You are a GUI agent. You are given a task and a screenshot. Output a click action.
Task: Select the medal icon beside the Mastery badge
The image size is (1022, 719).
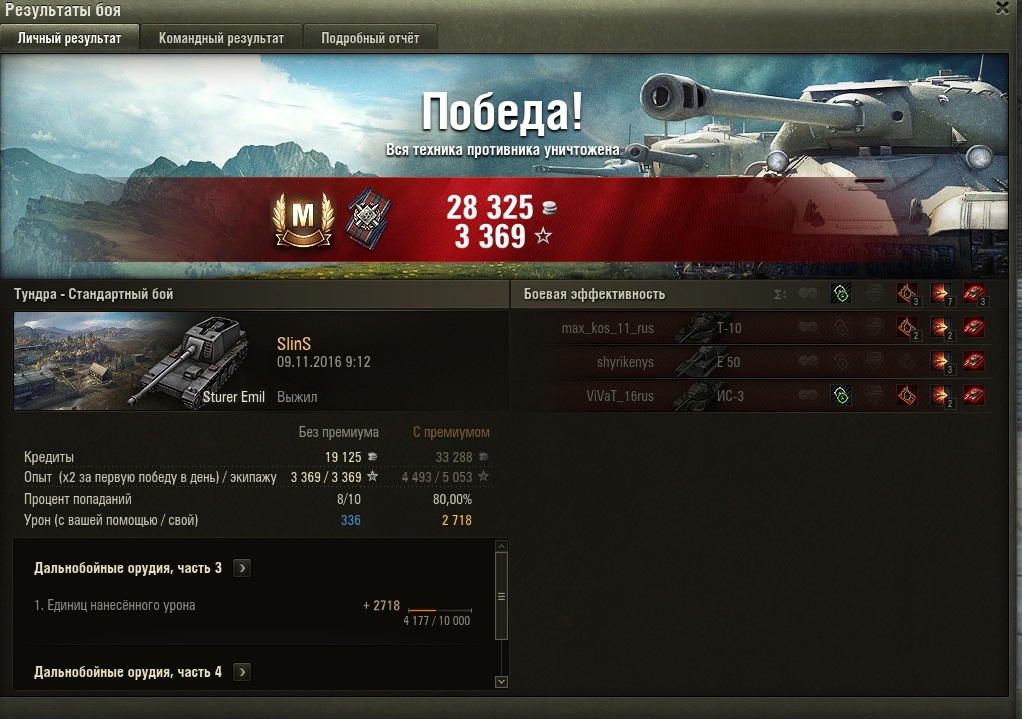368,219
